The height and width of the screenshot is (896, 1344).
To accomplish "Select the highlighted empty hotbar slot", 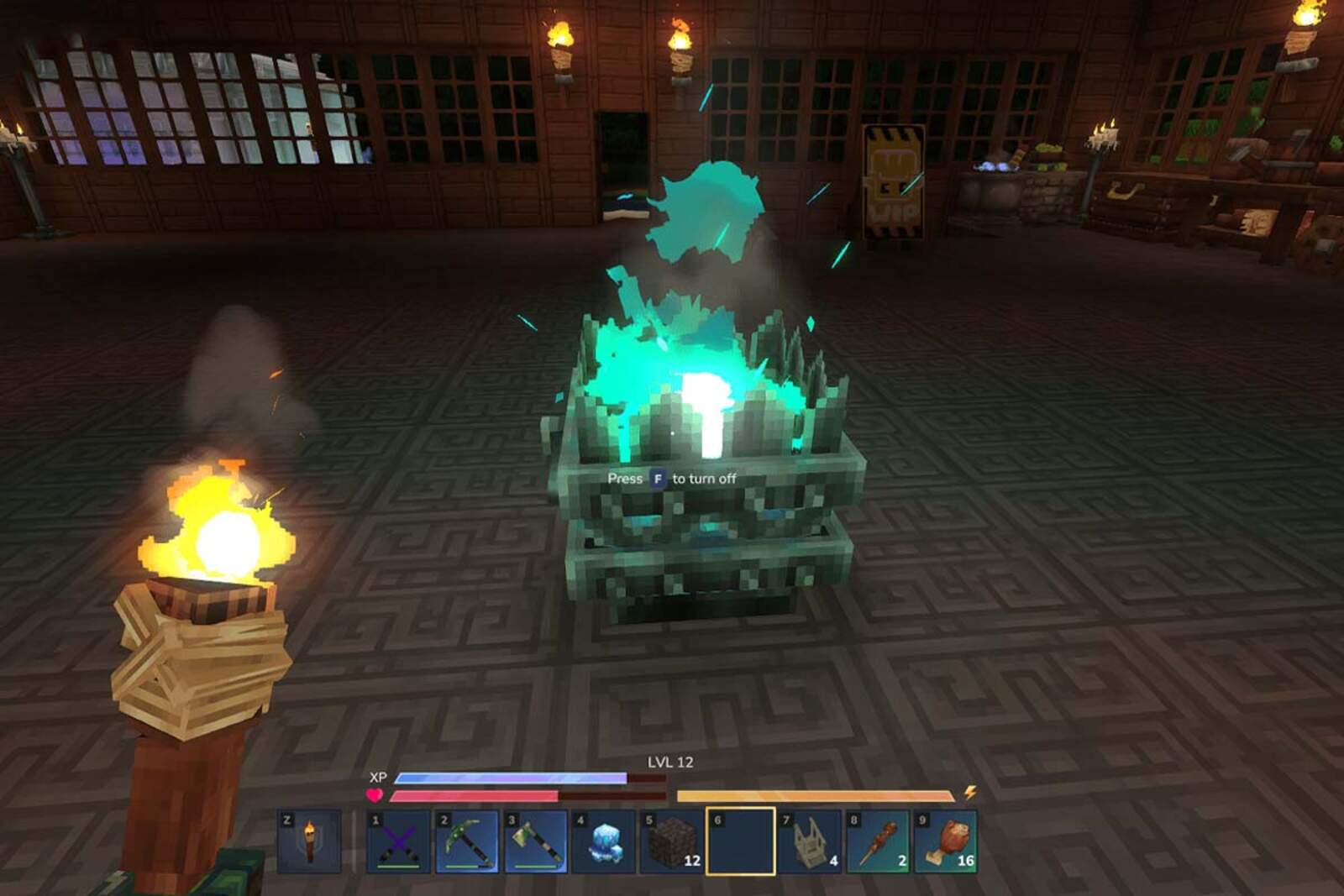I will pyautogui.click(x=740, y=841).
